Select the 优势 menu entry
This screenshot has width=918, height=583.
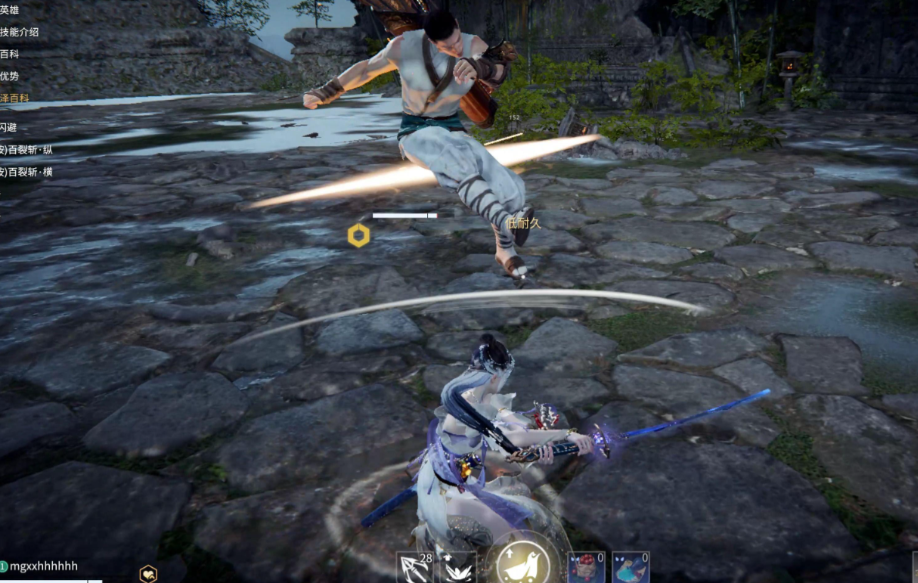(x=10, y=76)
